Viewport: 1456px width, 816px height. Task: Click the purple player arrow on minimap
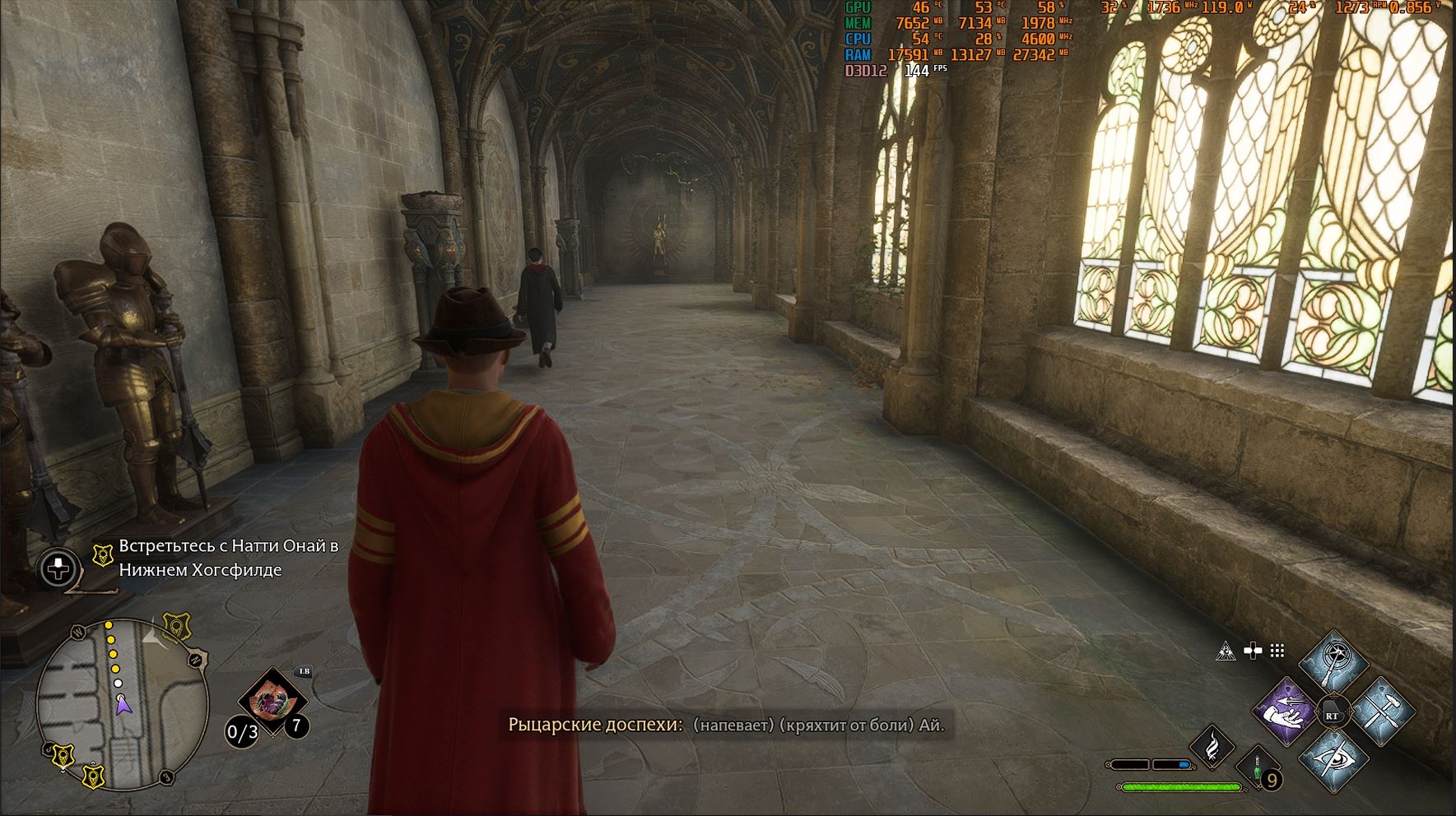point(123,705)
